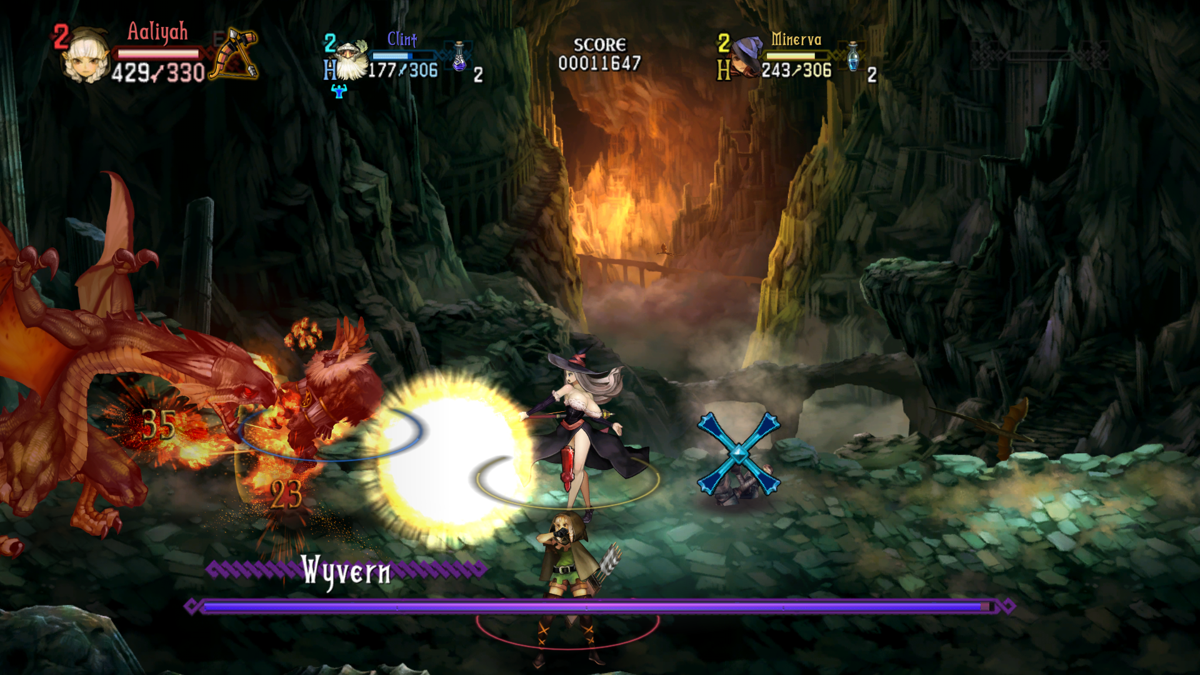This screenshot has height=675, width=1200.
Task: Choose Minerva's blue potion item
Action: pyautogui.click(x=853, y=57)
